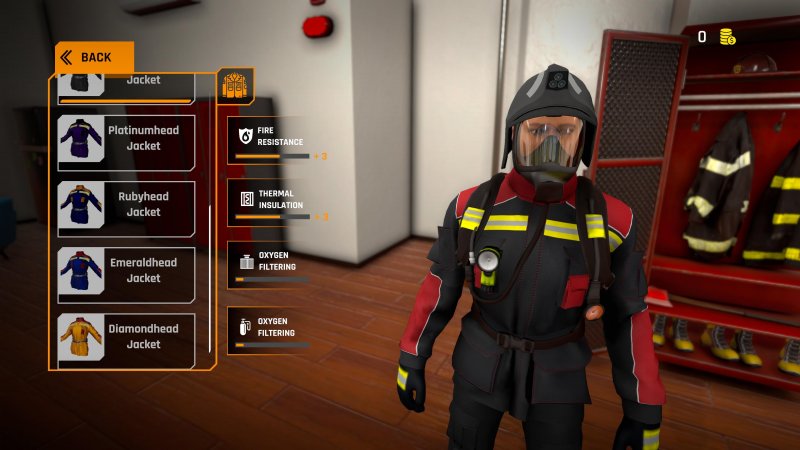This screenshot has width=800, height=450.
Task: Select the Platinumhead Jacket
Action: click(x=126, y=138)
